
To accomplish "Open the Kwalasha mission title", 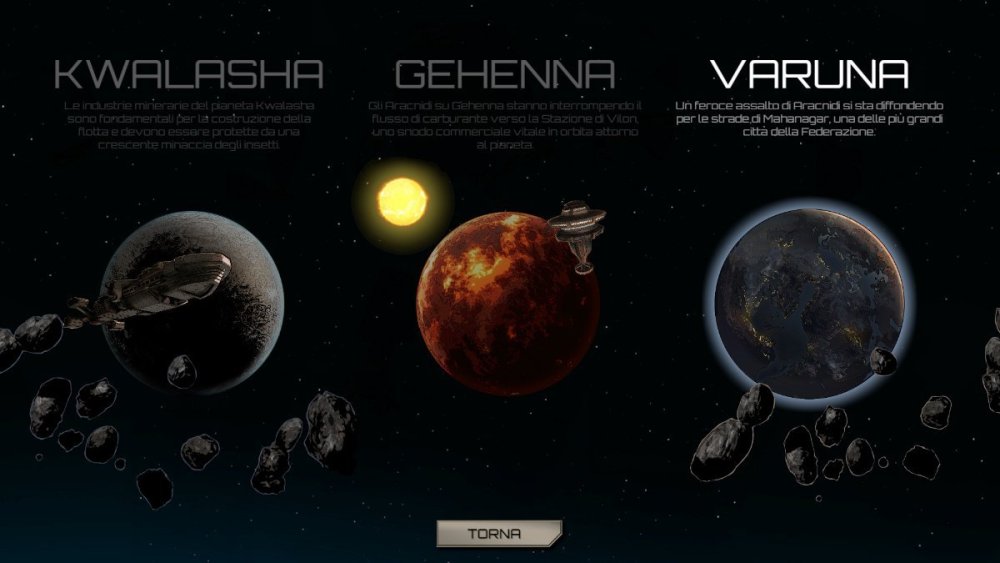I will [x=189, y=74].
